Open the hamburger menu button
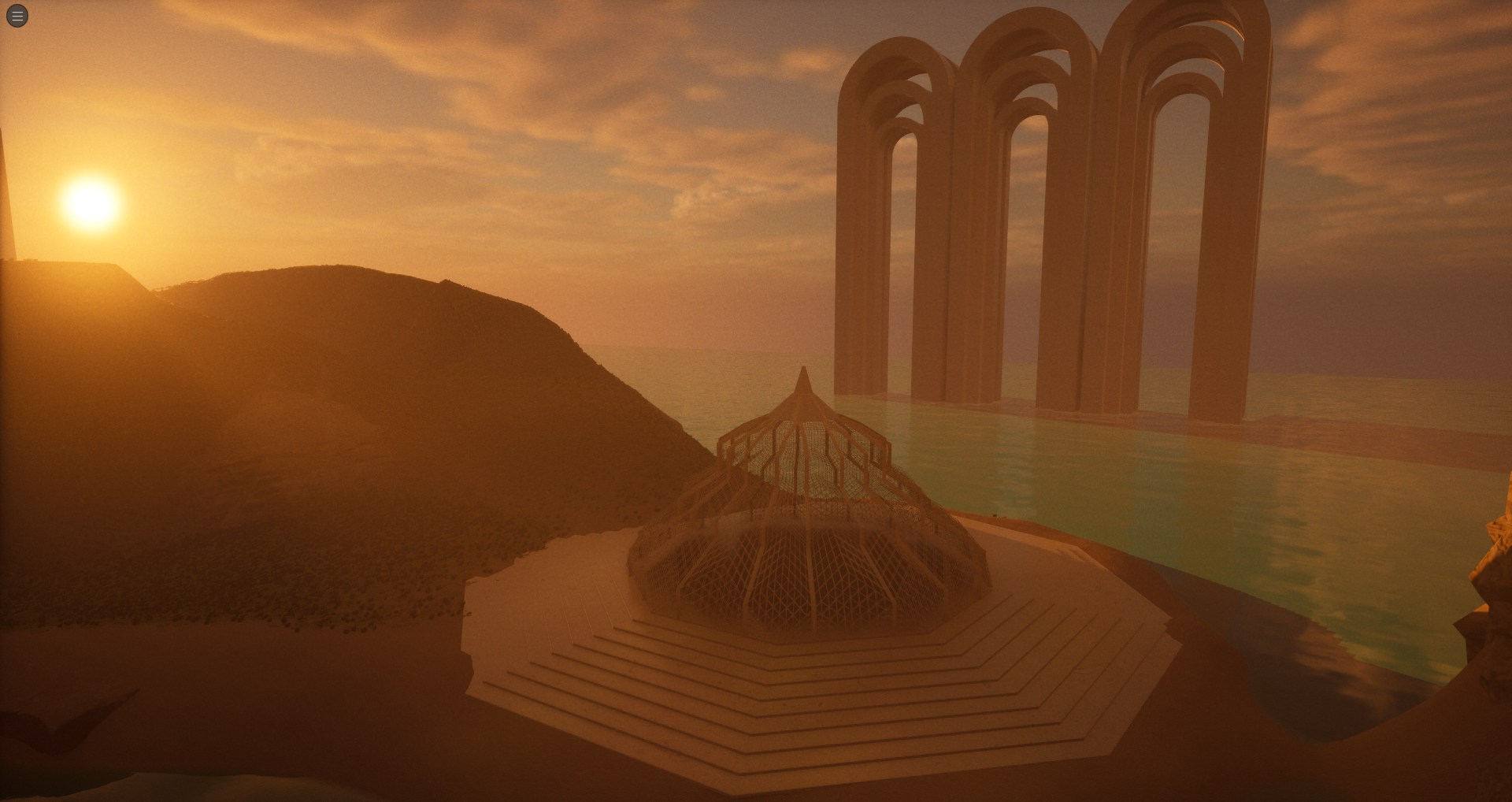 (x=17, y=16)
